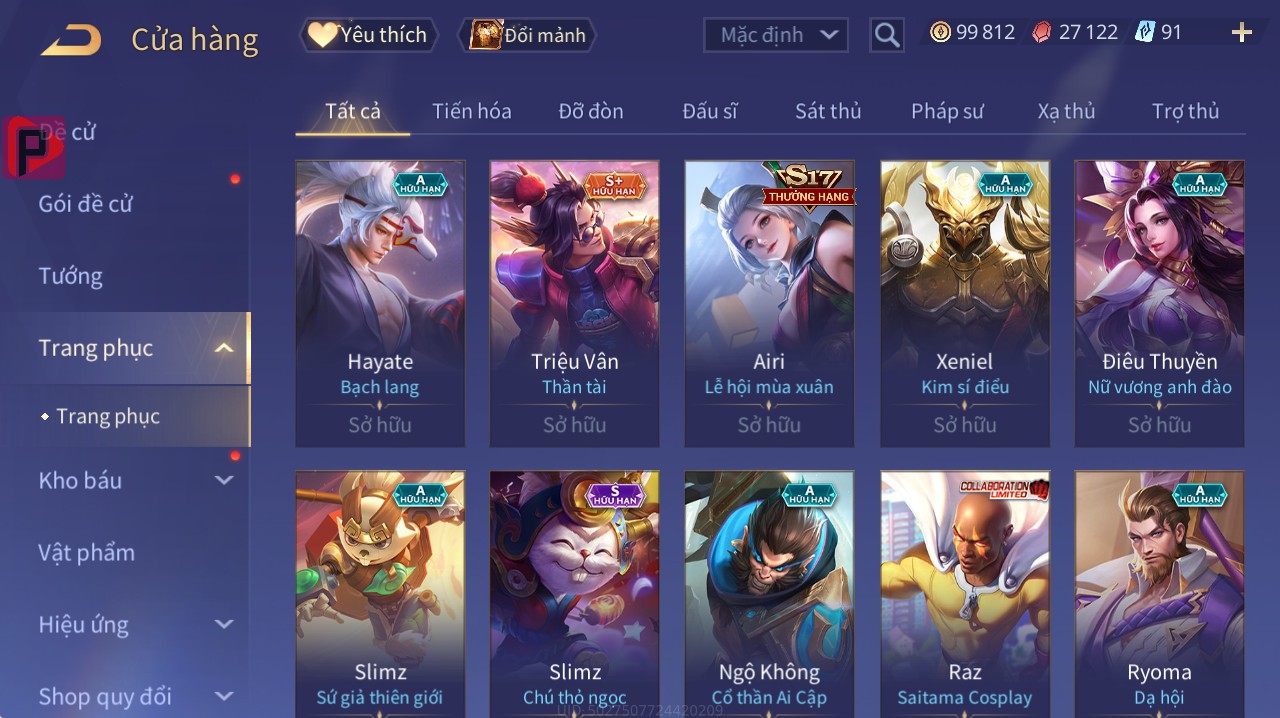1280x718 pixels.
Task: Select the Đấu sĩ category tab
Action: point(709,111)
